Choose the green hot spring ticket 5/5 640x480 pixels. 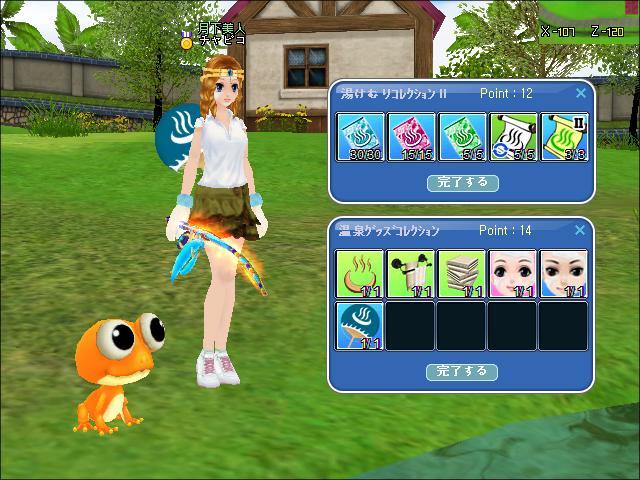pos(462,137)
